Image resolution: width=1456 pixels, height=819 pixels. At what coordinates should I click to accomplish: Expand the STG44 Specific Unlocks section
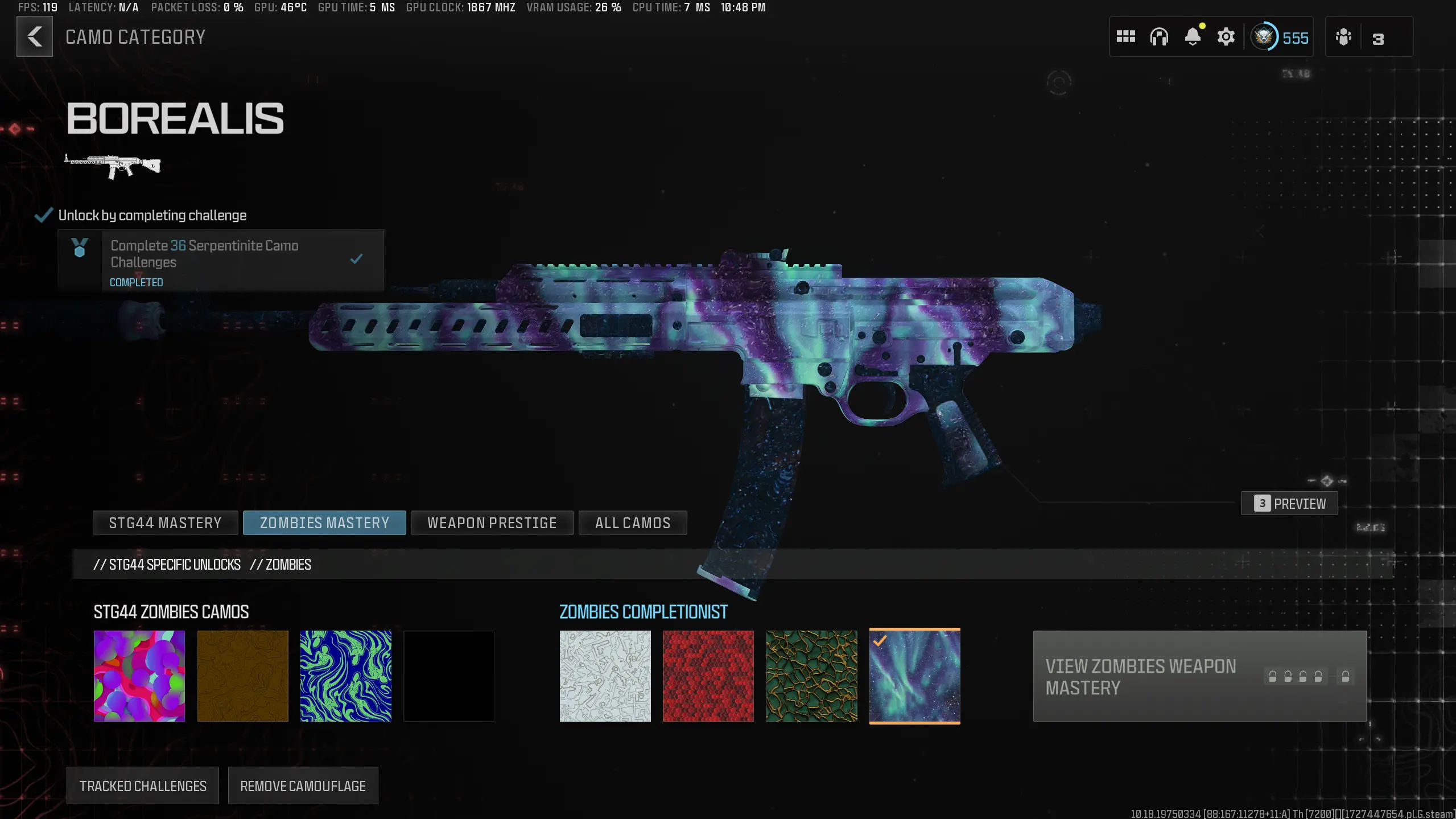click(x=168, y=564)
